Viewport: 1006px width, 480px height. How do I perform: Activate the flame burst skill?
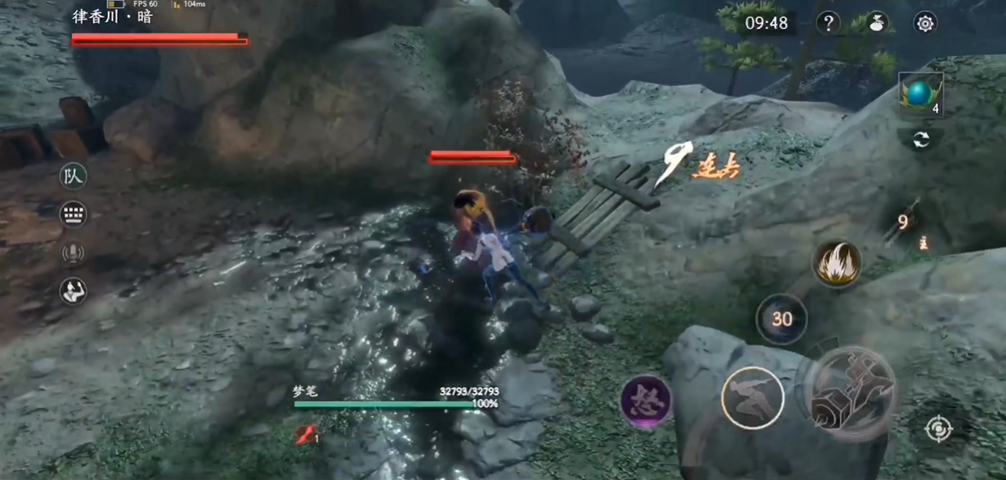(x=836, y=265)
